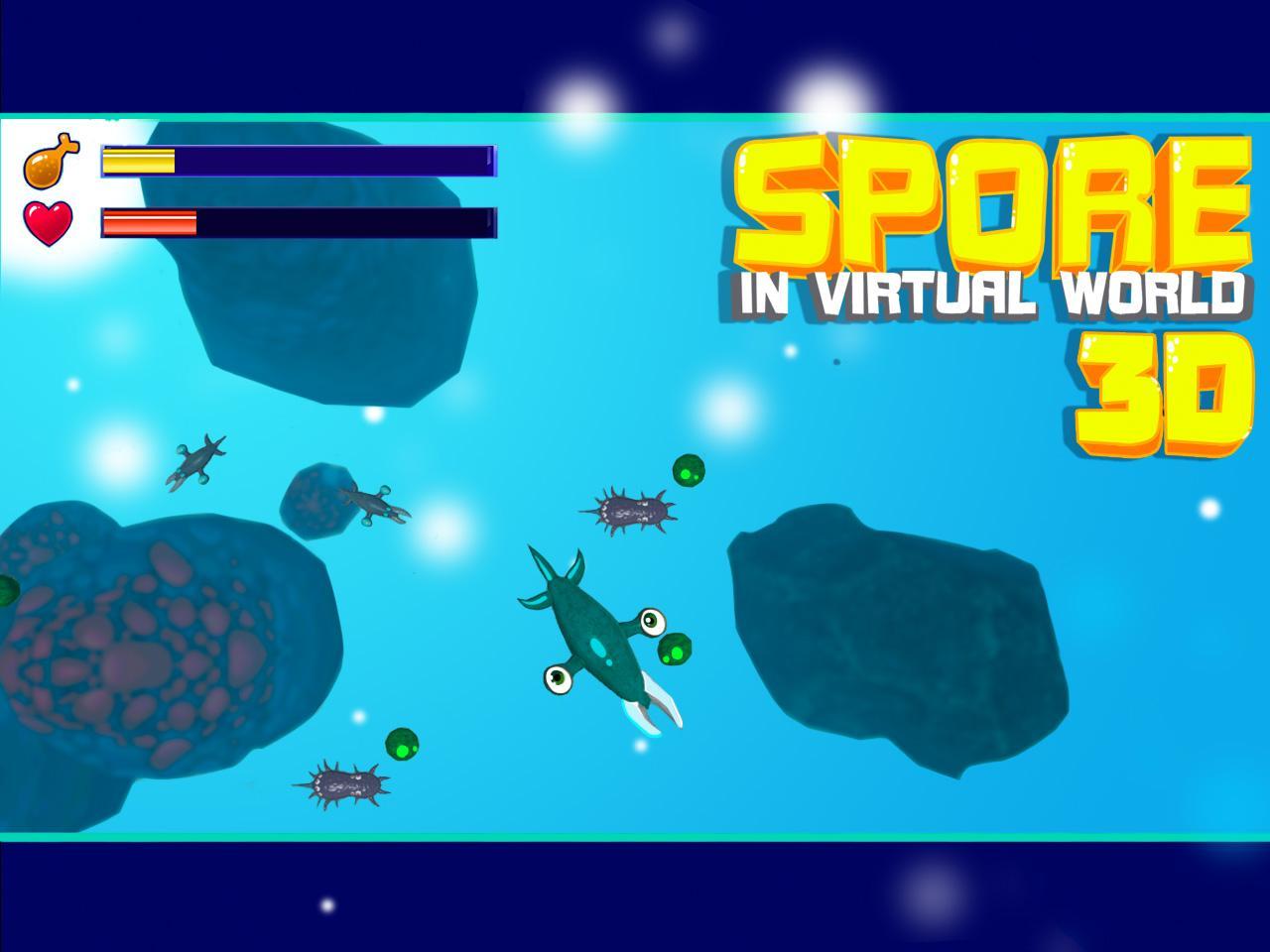Select the red heart health icon
Screen dimensions: 1270x952
(50, 219)
